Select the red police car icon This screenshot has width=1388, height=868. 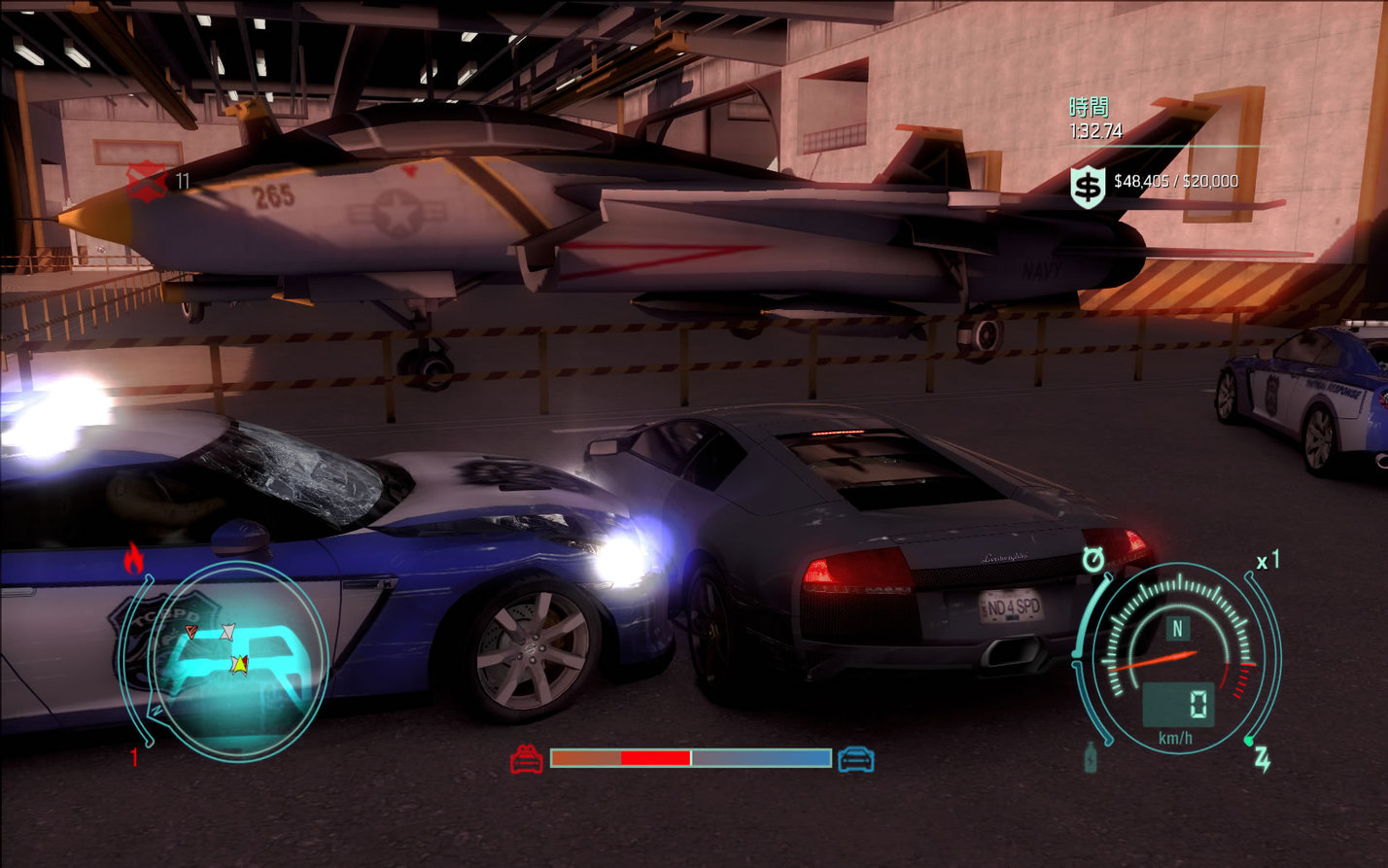click(x=527, y=758)
